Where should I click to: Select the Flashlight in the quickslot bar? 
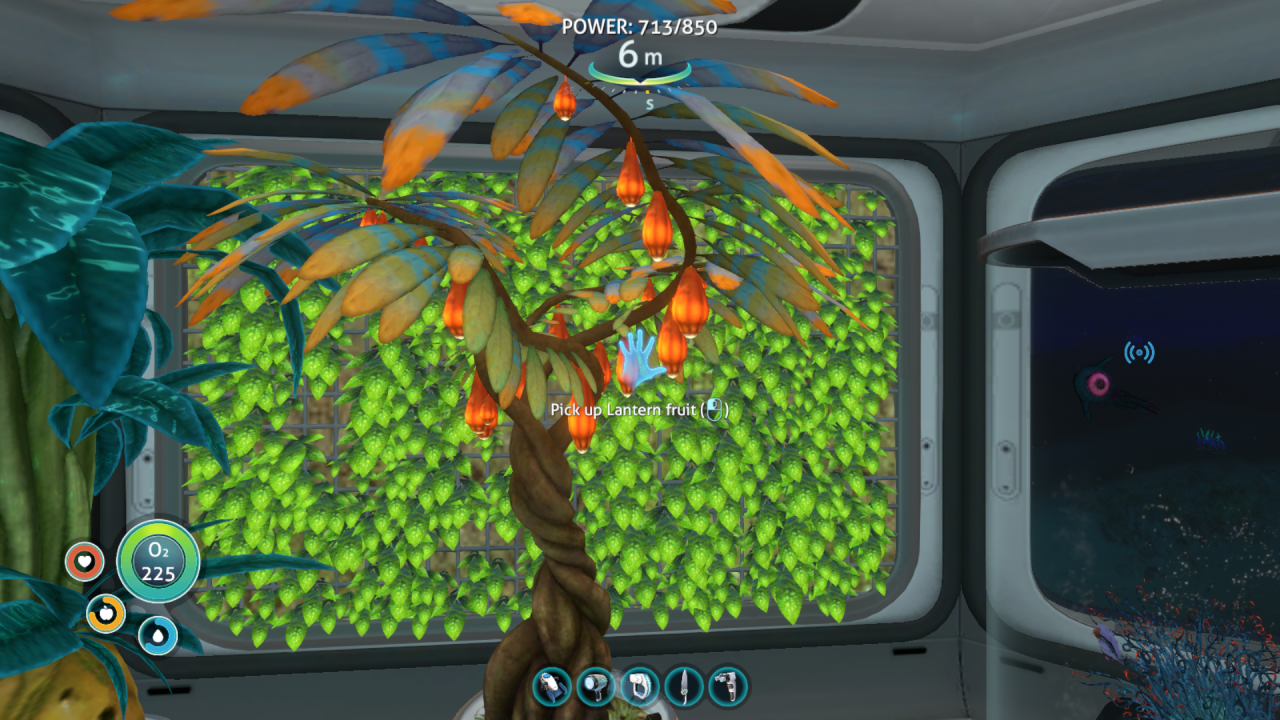(594, 686)
